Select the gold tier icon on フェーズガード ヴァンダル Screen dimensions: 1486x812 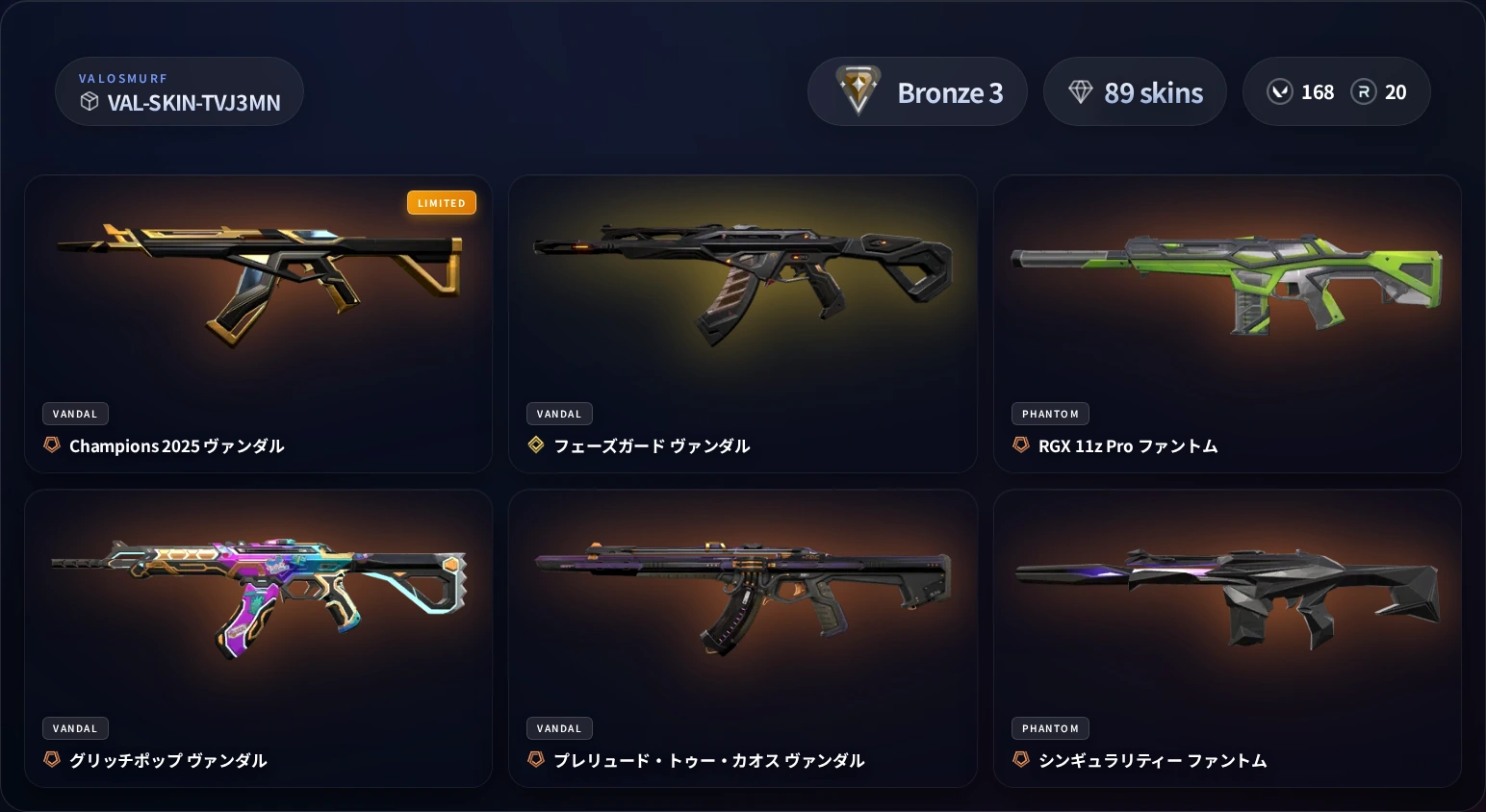[x=536, y=444]
